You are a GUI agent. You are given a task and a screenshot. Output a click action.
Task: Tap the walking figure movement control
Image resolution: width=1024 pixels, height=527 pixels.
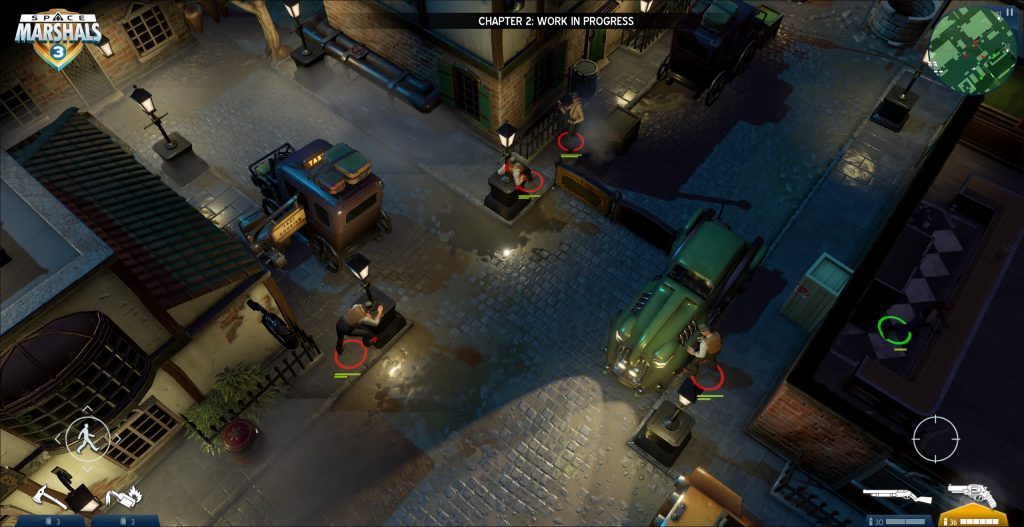coord(87,436)
